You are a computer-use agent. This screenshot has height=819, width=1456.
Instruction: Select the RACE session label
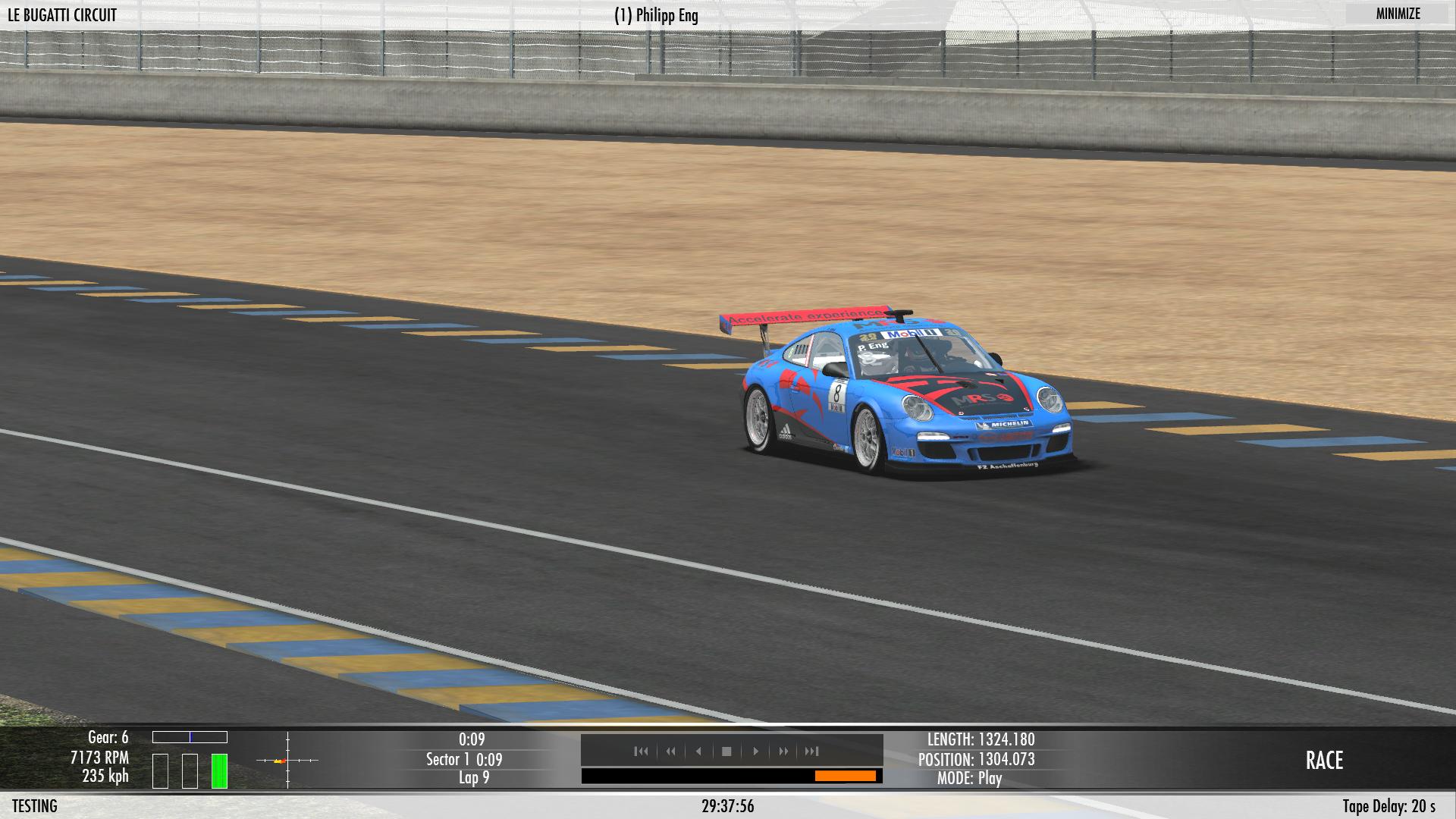(x=1324, y=761)
